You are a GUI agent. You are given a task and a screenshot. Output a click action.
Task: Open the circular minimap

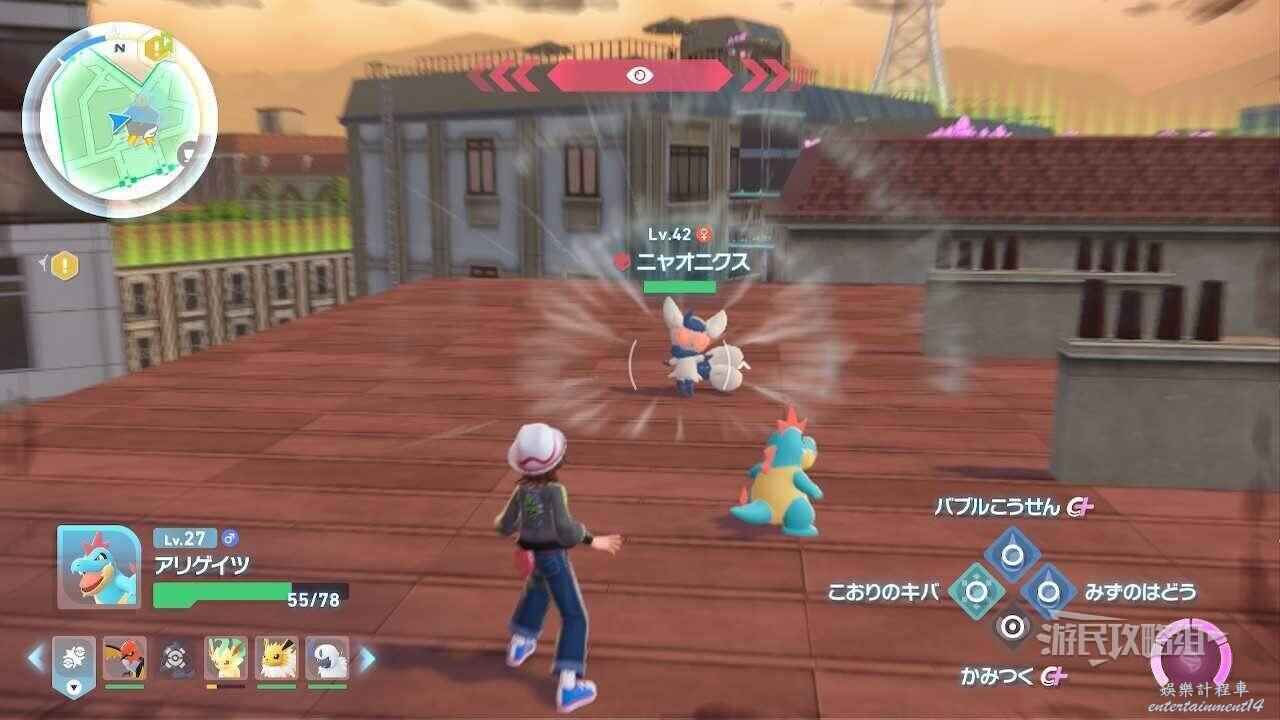click(119, 122)
